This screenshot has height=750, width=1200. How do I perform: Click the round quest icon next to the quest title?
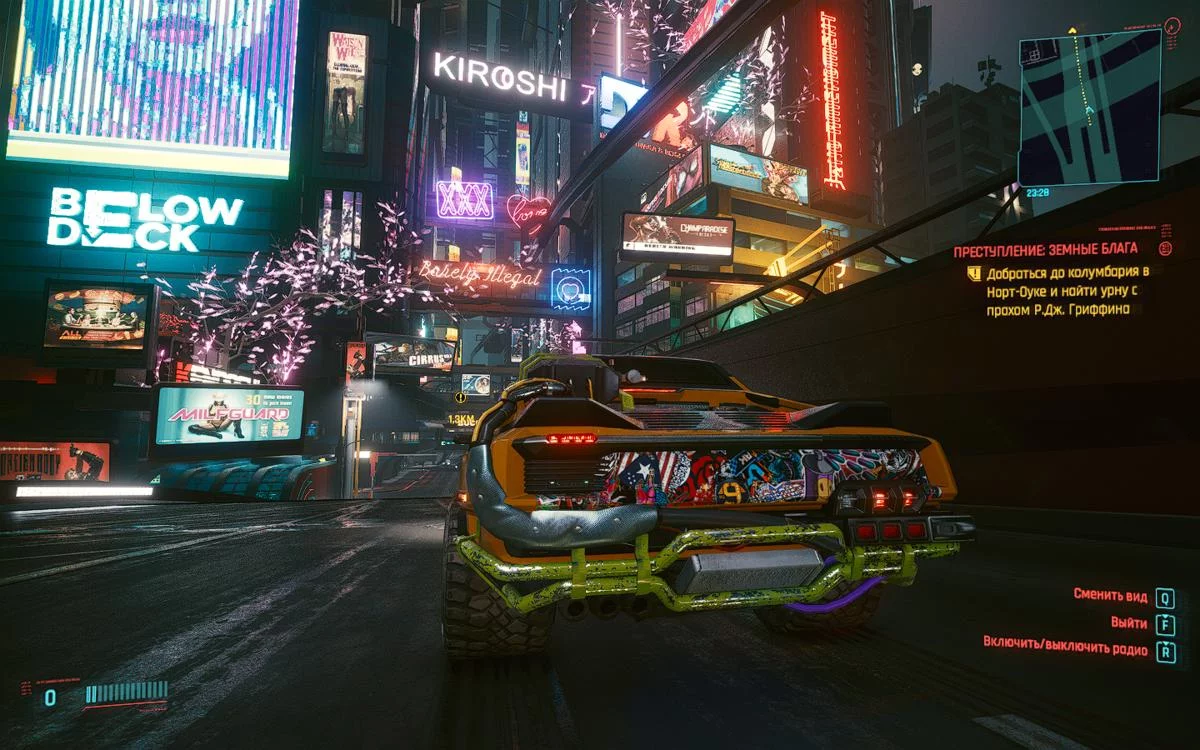pyautogui.click(x=1165, y=249)
